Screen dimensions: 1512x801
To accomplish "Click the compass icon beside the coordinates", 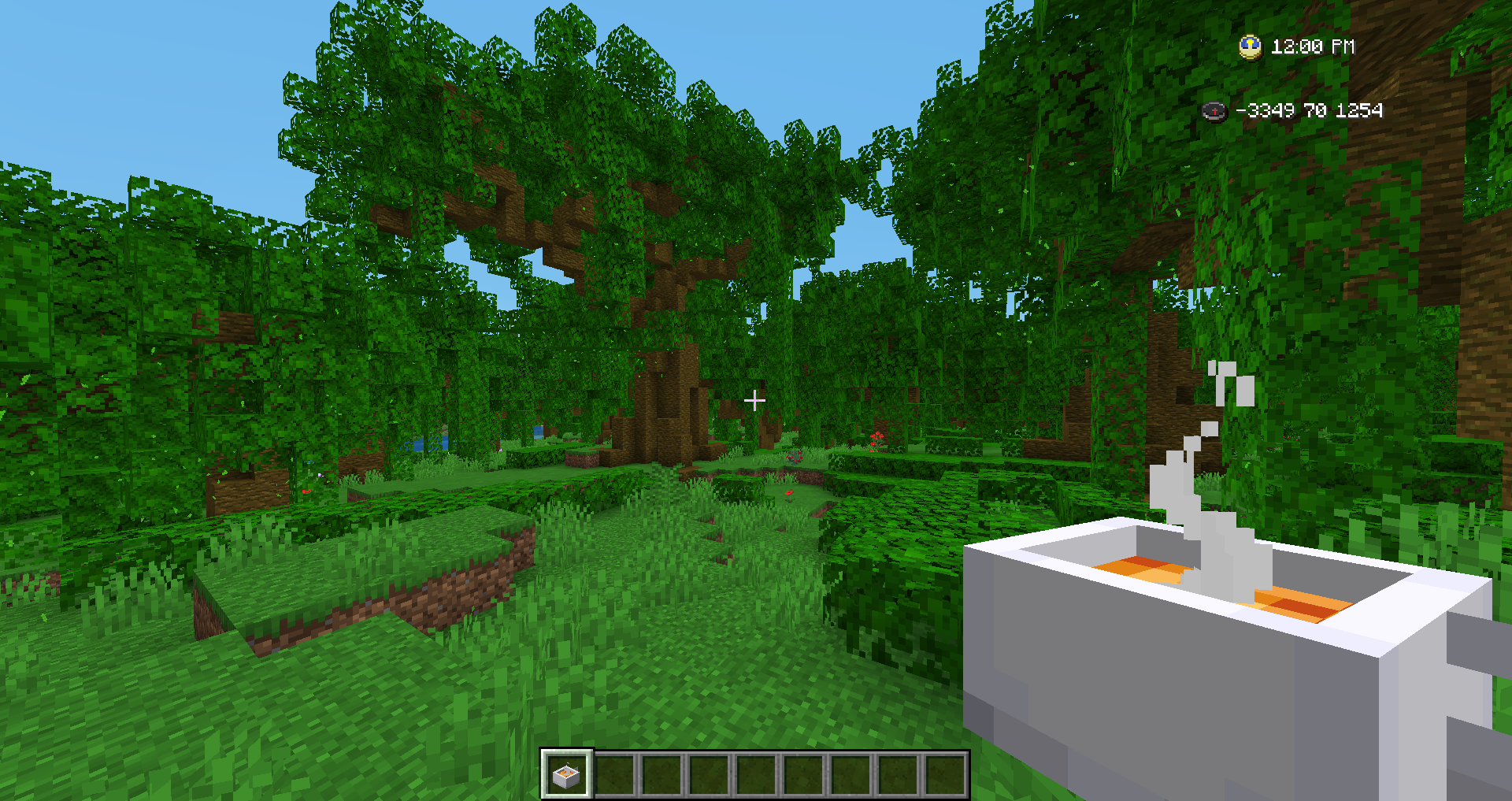I will pyautogui.click(x=1213, y=112).
